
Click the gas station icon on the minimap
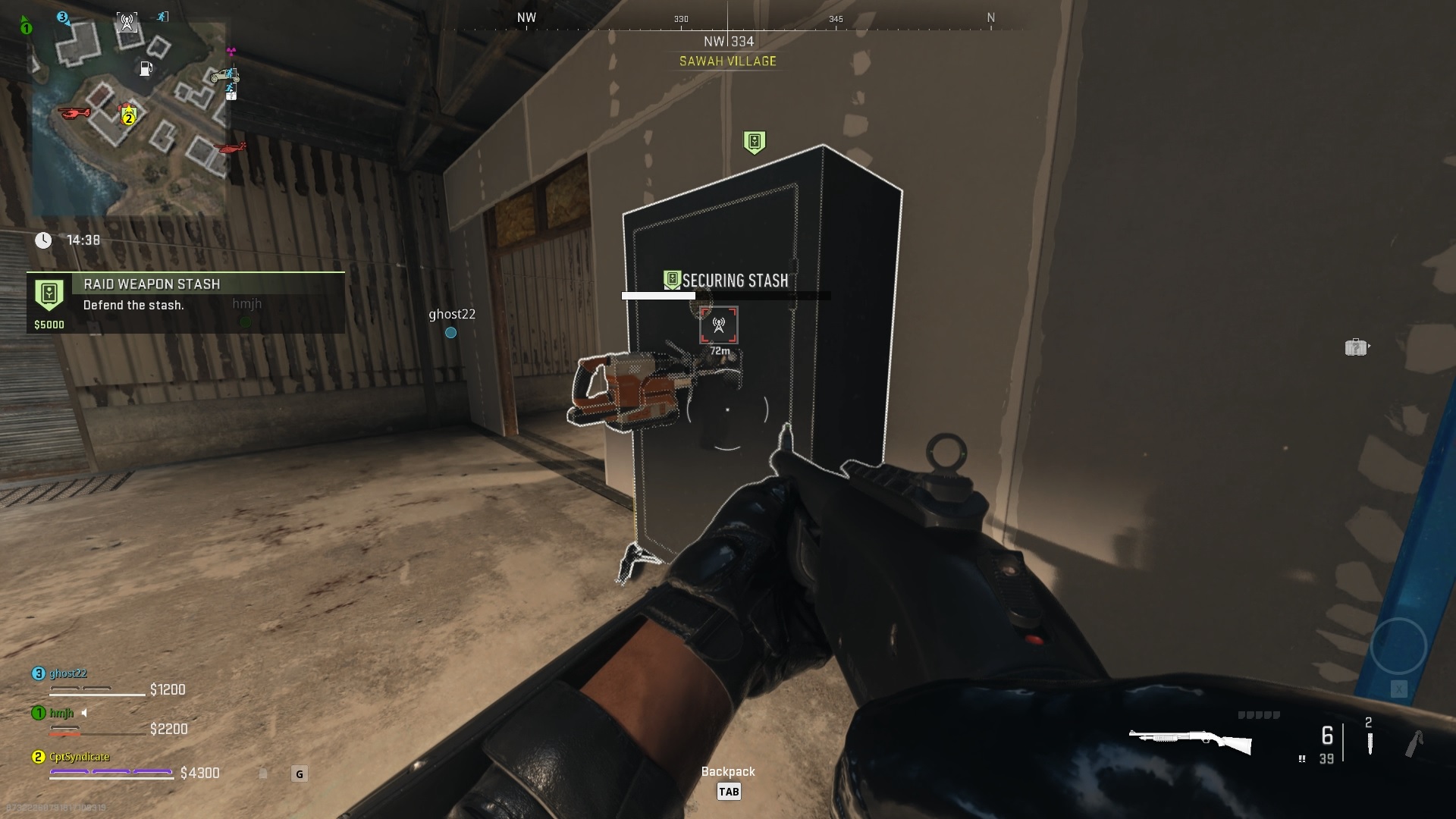tap(146, 68)
